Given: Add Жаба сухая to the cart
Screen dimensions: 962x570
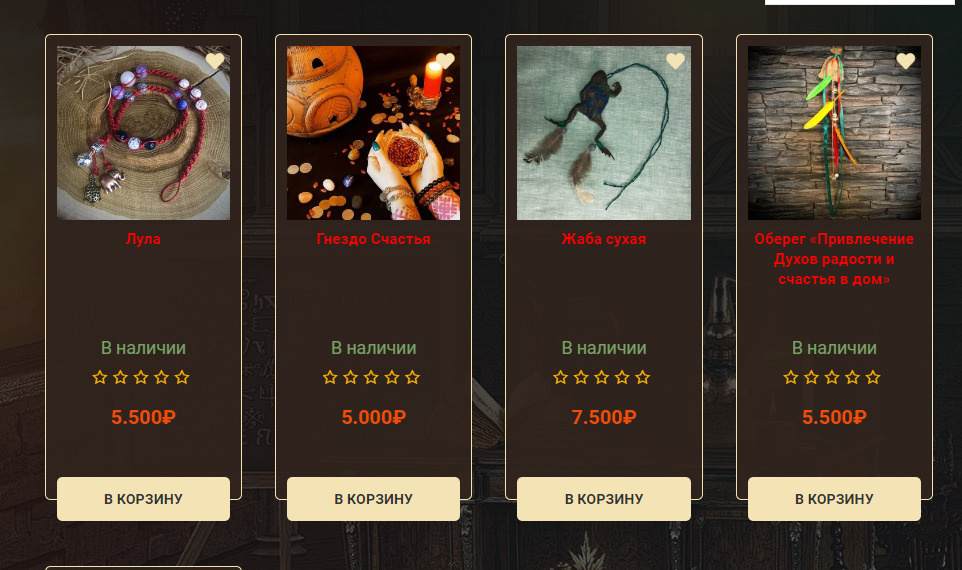Looking at the screenshot, I should [603, 499].
